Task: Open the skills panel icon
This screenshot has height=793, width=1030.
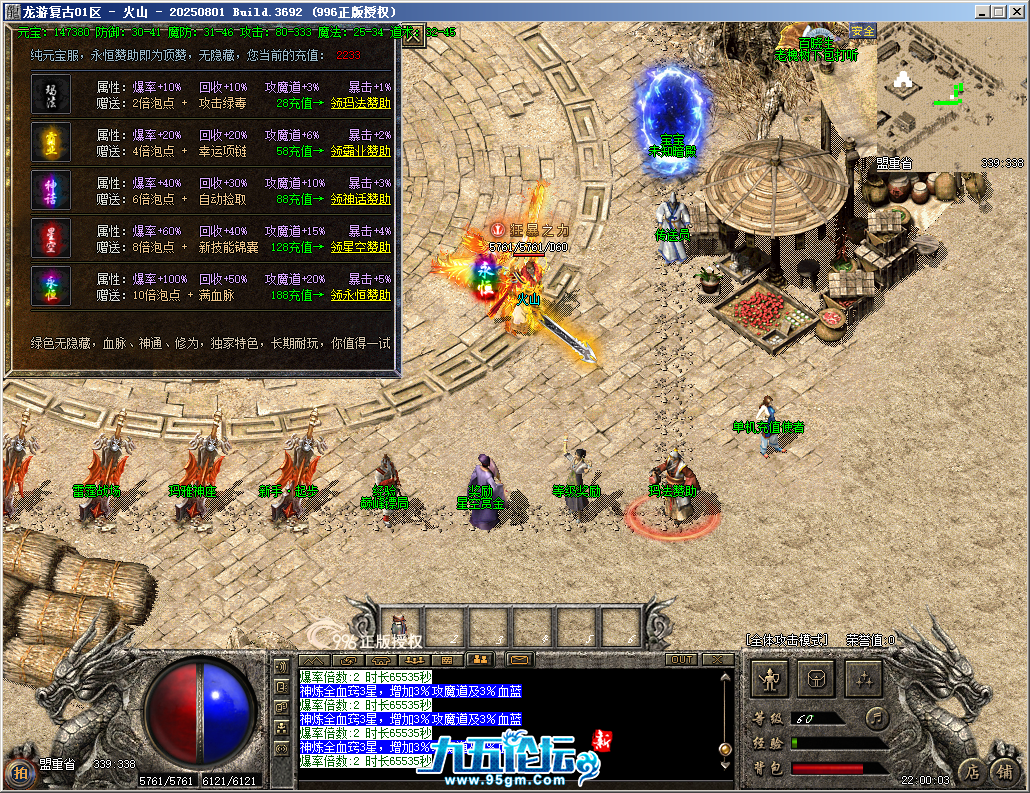Action: coord(864,678)
